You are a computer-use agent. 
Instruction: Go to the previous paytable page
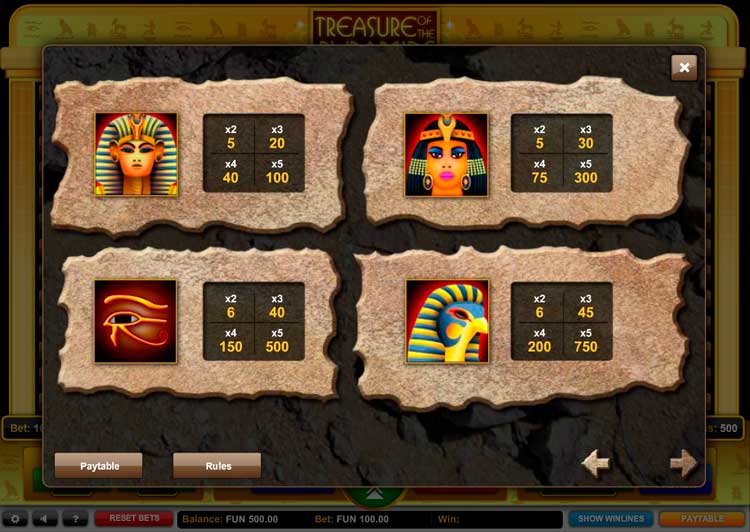point(596,463)
